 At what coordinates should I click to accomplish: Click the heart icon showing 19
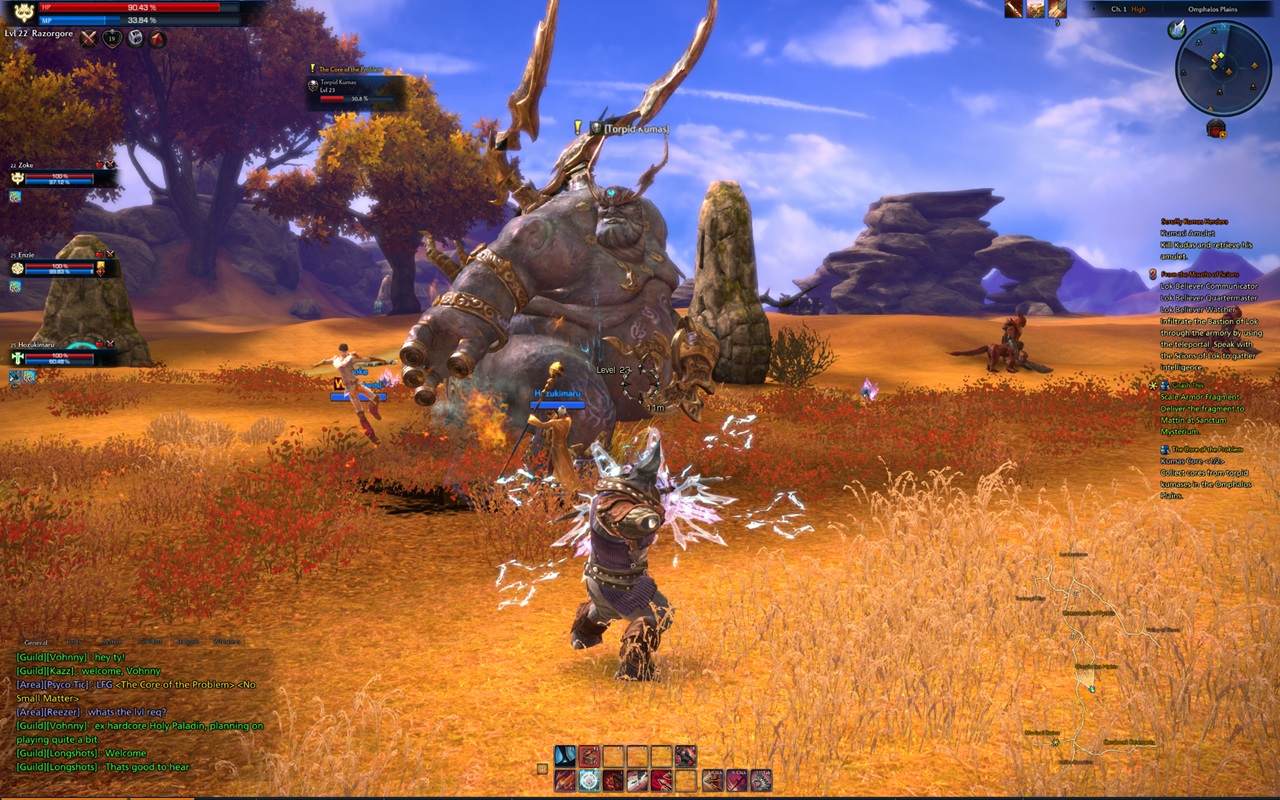112,39
